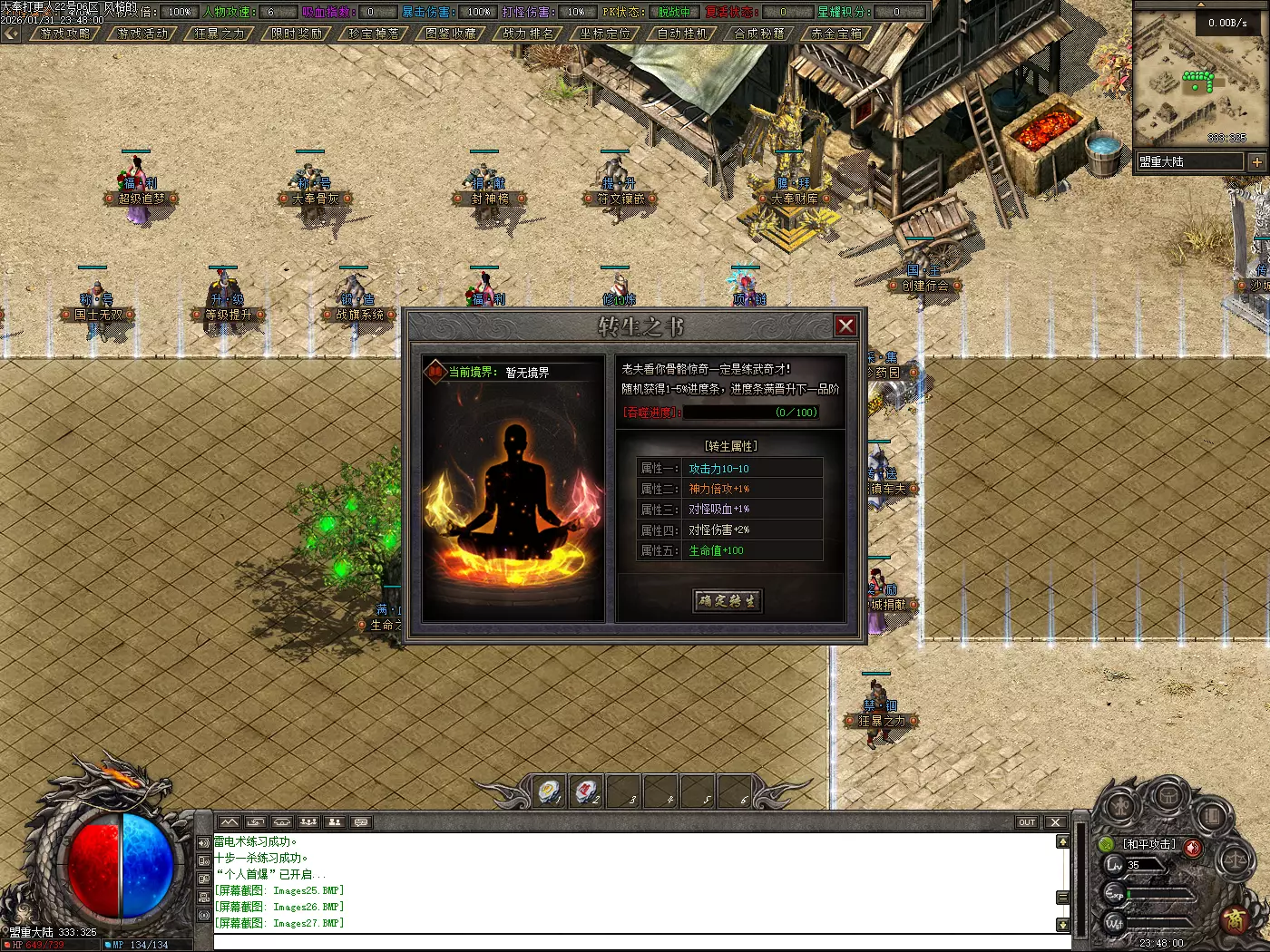
Task: Open the 合成秘籍 crafting menu
Action: pos(759,34)
